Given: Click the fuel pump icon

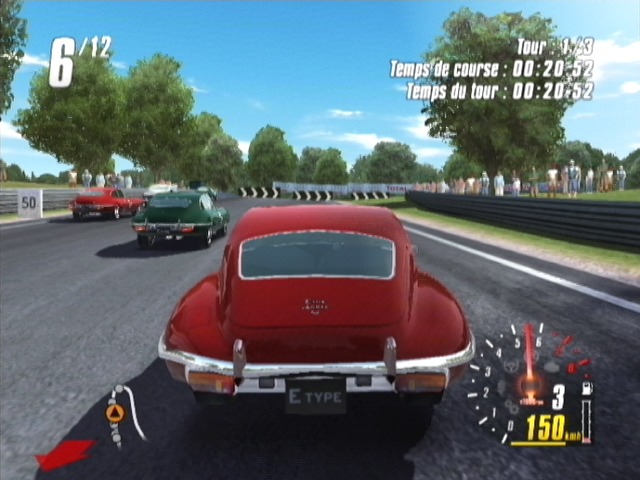Looking at the screenshot, I should pos(587,386).
